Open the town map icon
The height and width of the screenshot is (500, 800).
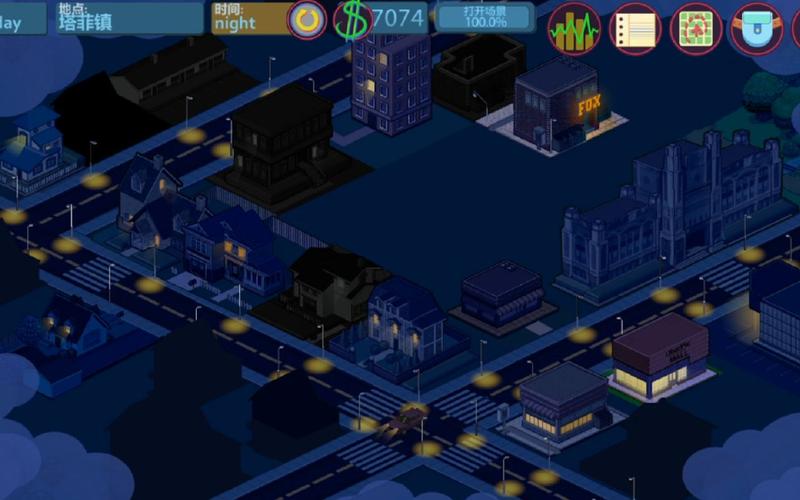[696, 28]
